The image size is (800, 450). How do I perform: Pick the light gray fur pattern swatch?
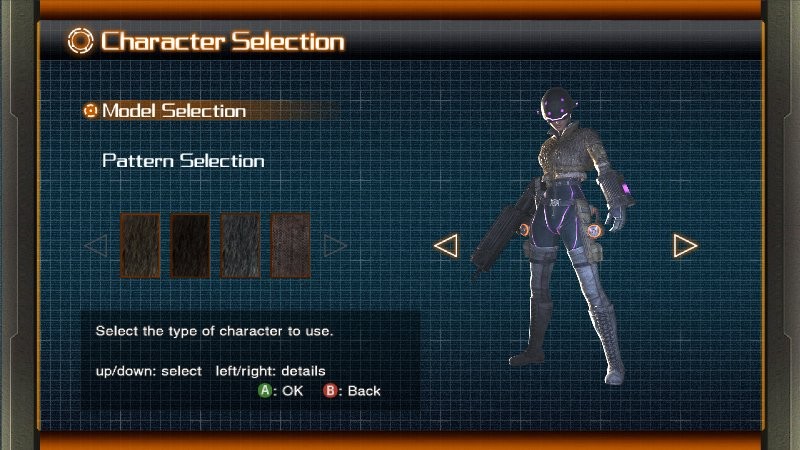tap(240, 245)
